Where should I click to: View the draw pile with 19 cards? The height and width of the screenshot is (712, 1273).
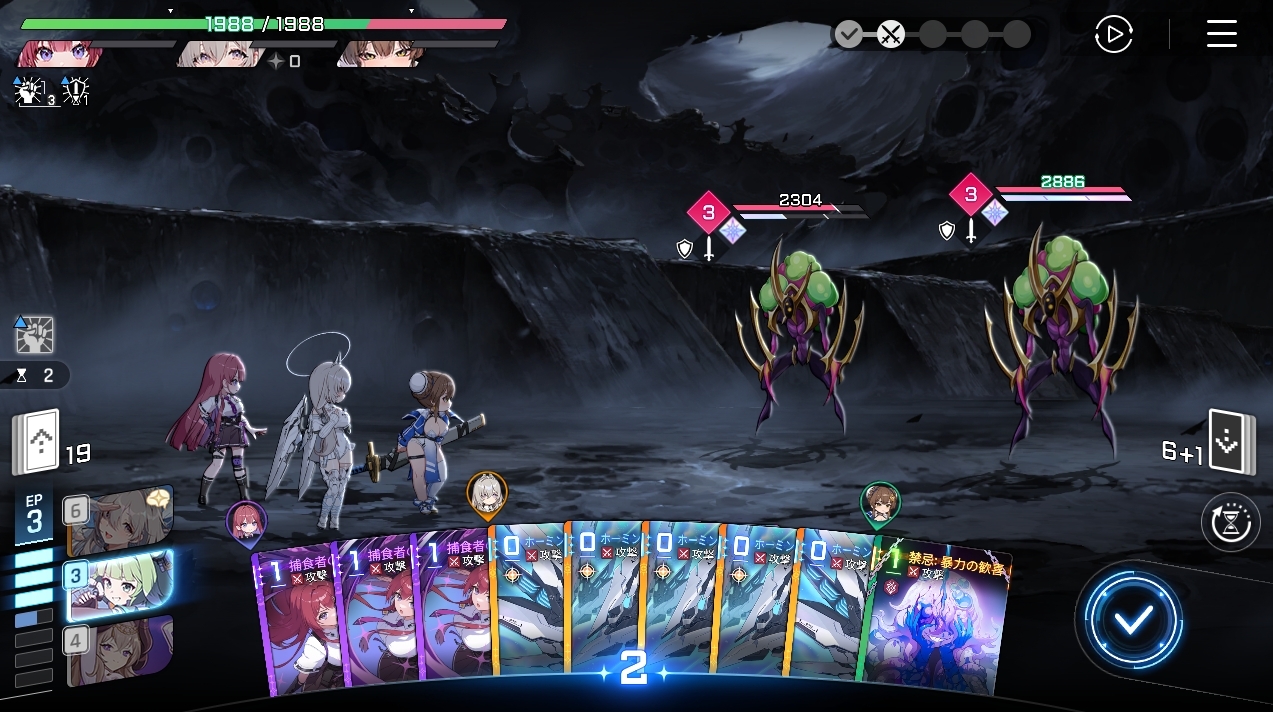point(36,444)
